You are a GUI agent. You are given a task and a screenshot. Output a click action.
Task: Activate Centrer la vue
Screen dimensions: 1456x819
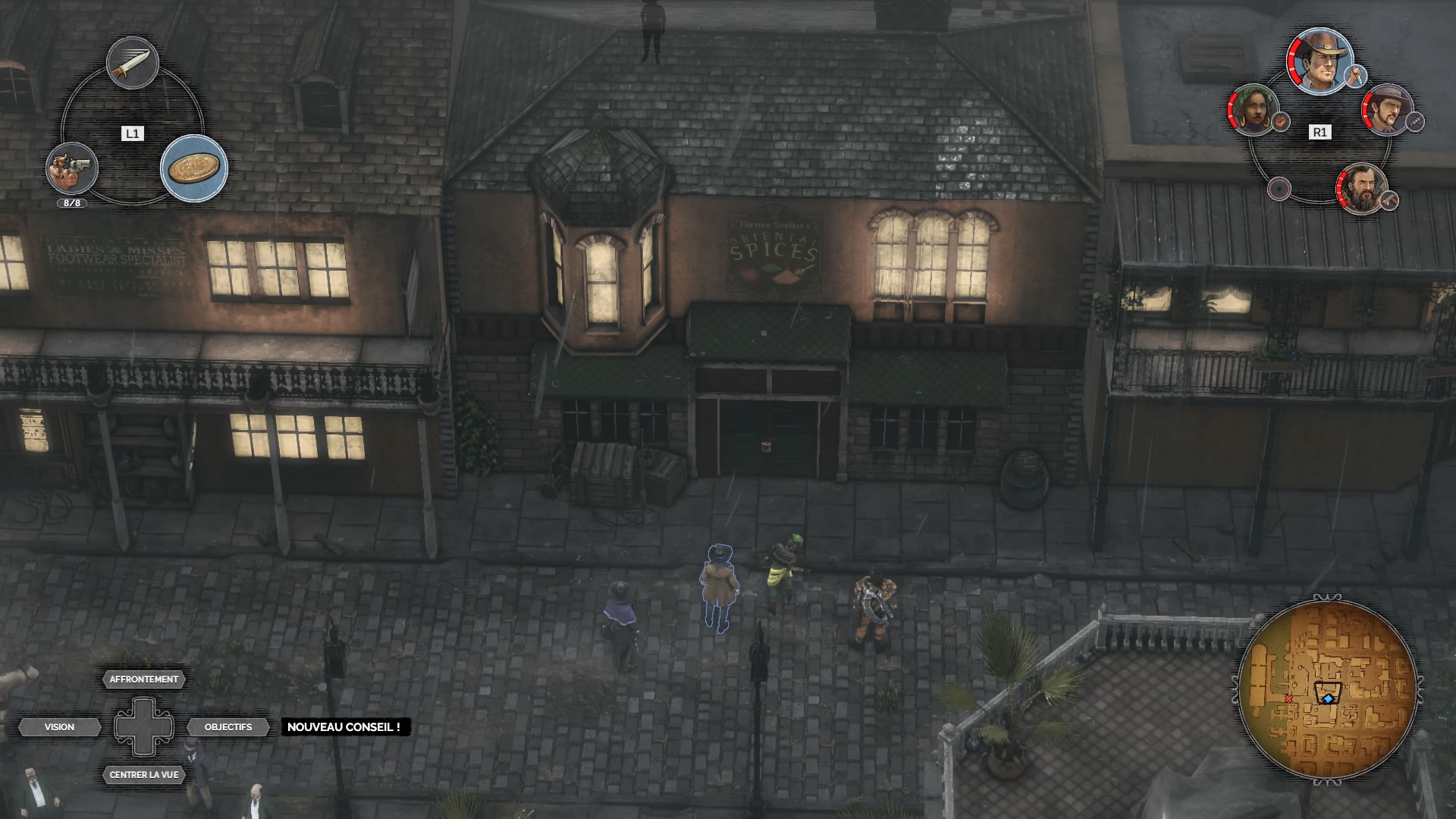tap(144, 775)
